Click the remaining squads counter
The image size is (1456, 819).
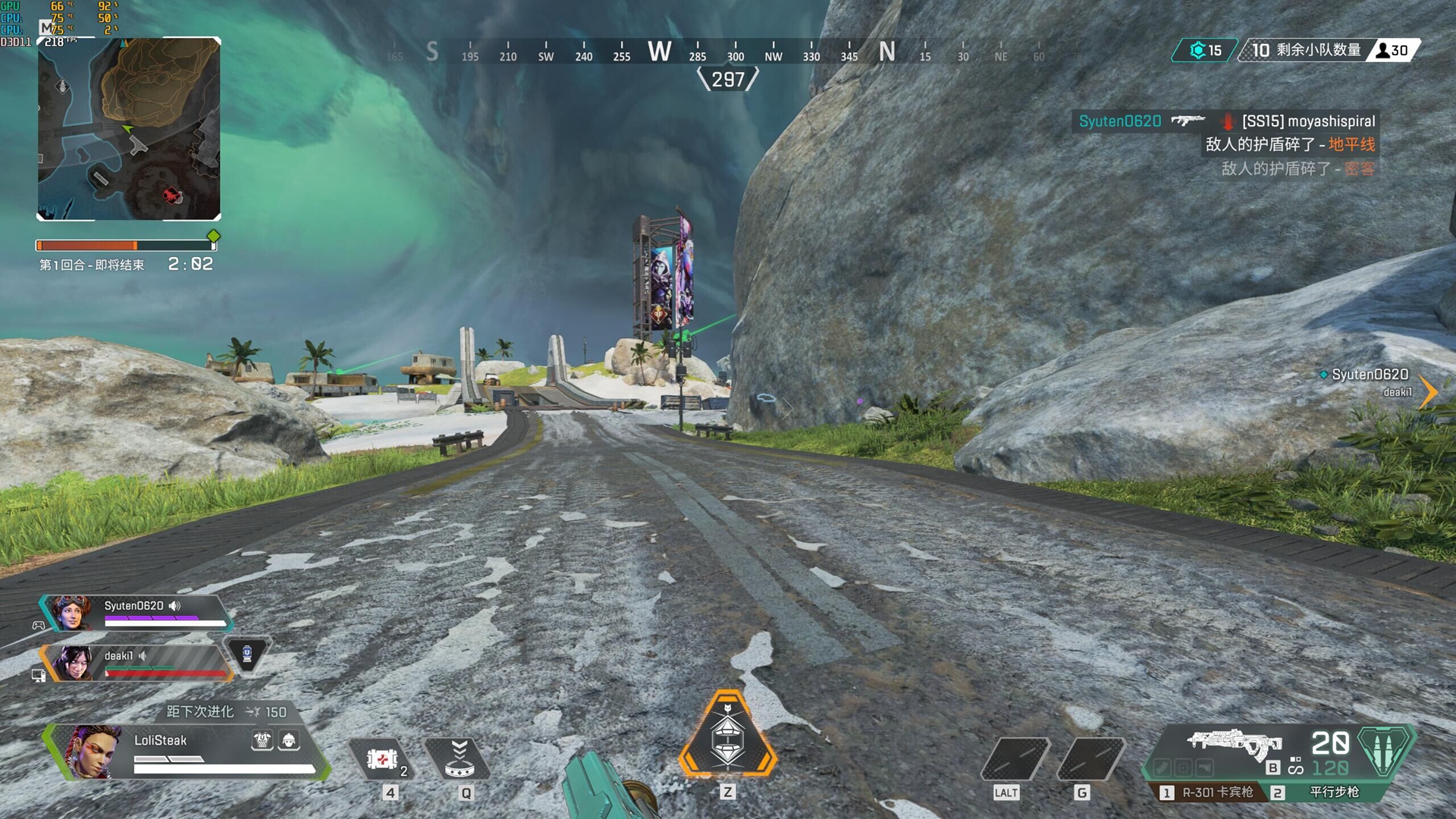1306,50
